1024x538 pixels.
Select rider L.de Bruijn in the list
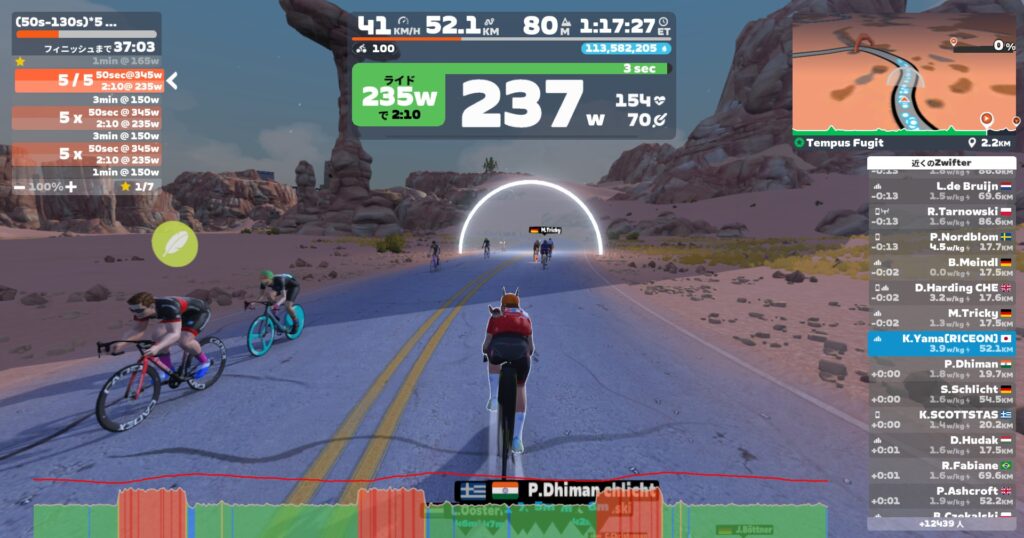coord(941,191)
